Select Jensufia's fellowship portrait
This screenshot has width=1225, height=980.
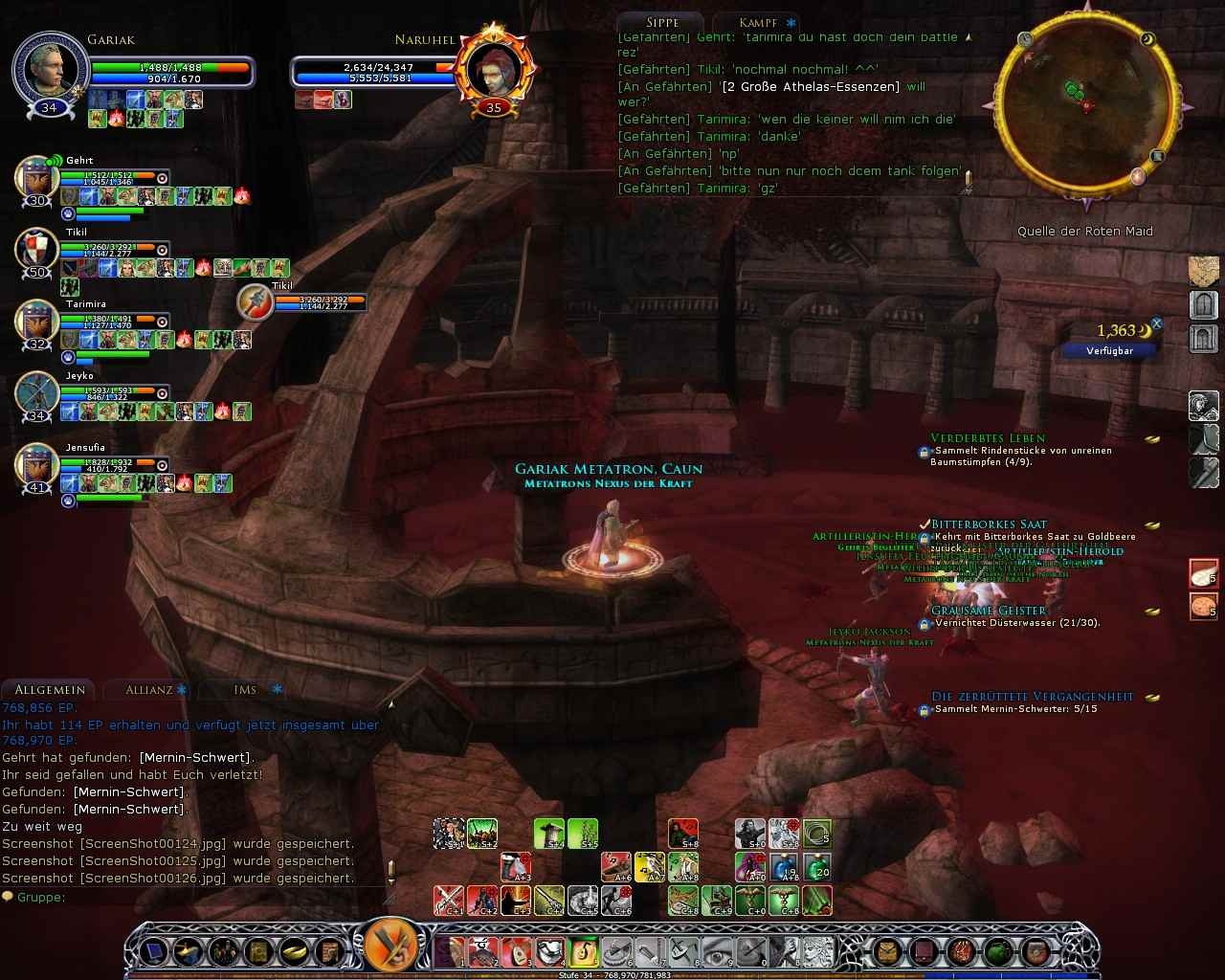(38, 467)
